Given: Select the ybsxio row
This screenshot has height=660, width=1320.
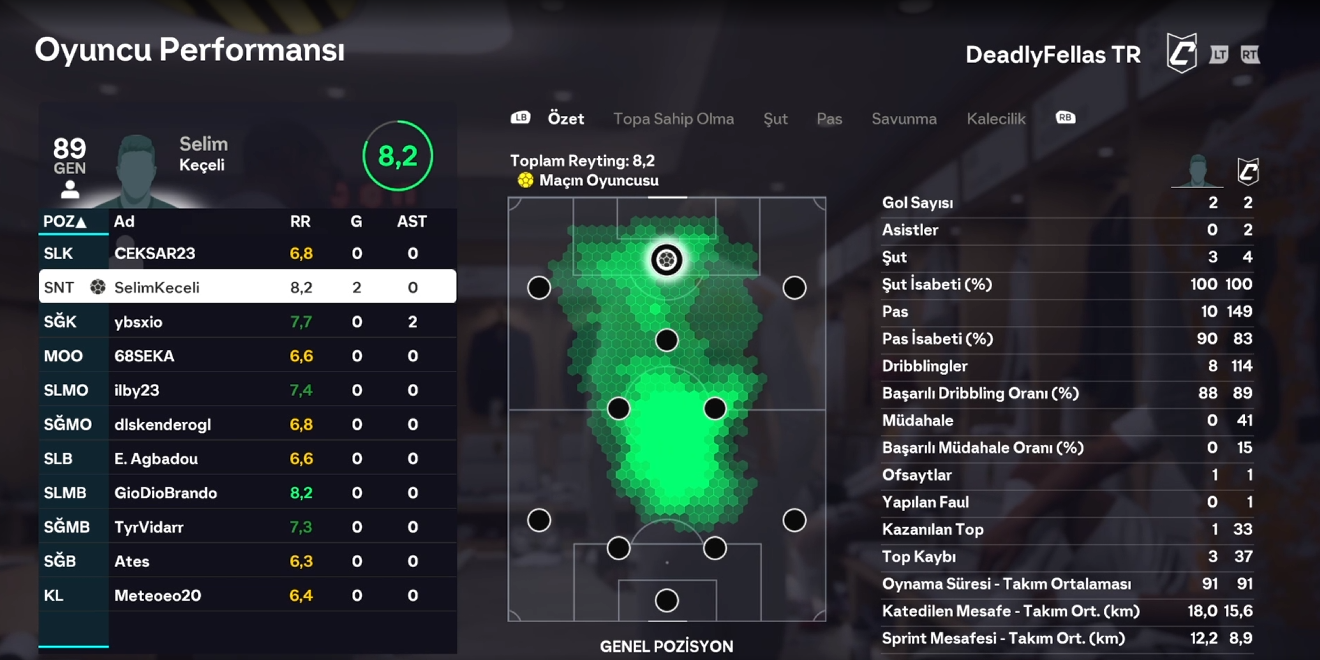Looking at the screenshot, I should tap(247, 322).
